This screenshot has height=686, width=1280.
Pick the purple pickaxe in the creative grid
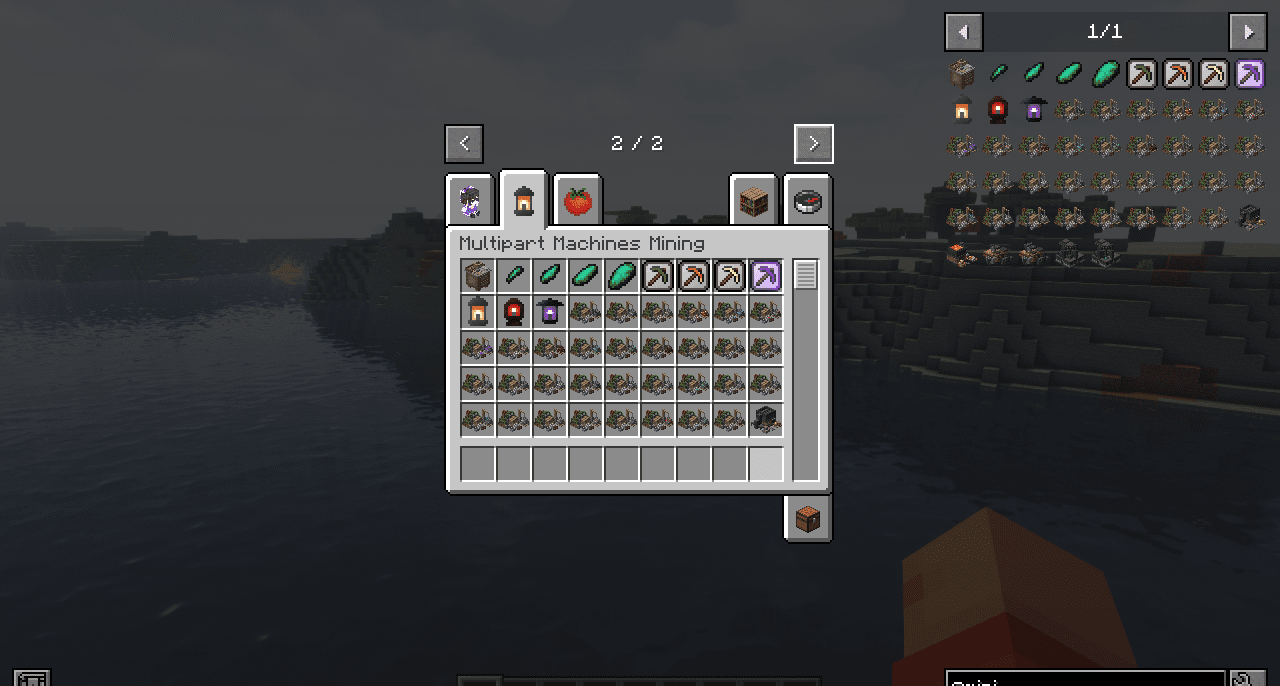tap(766, 276)
